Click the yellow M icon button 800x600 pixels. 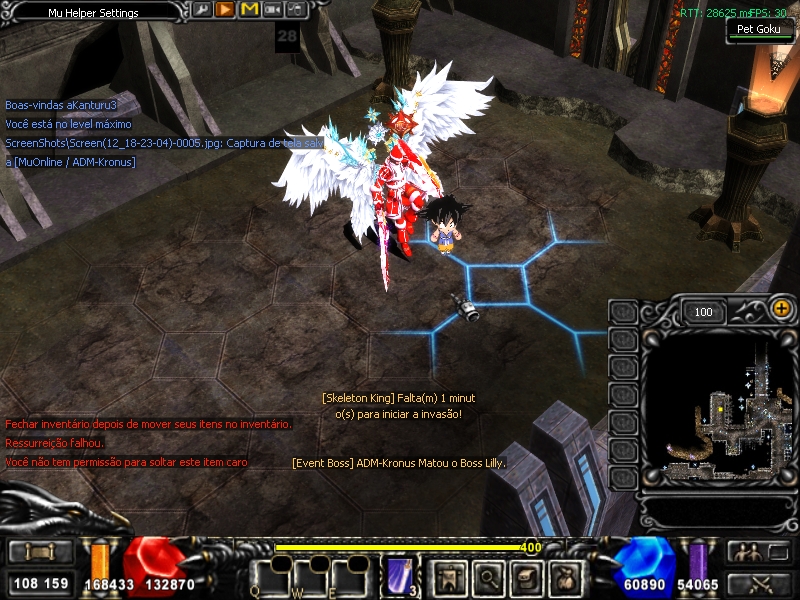[249, 11]
